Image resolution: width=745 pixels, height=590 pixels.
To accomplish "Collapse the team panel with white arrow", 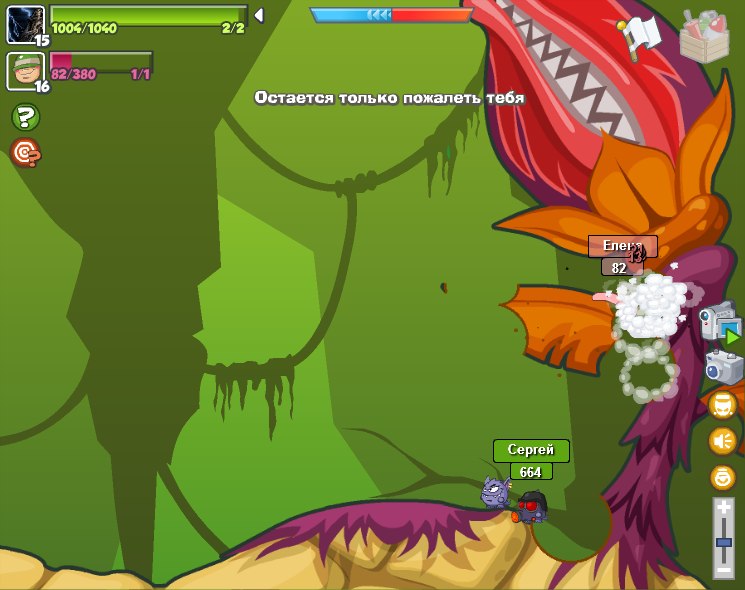I will click(259, 15).
